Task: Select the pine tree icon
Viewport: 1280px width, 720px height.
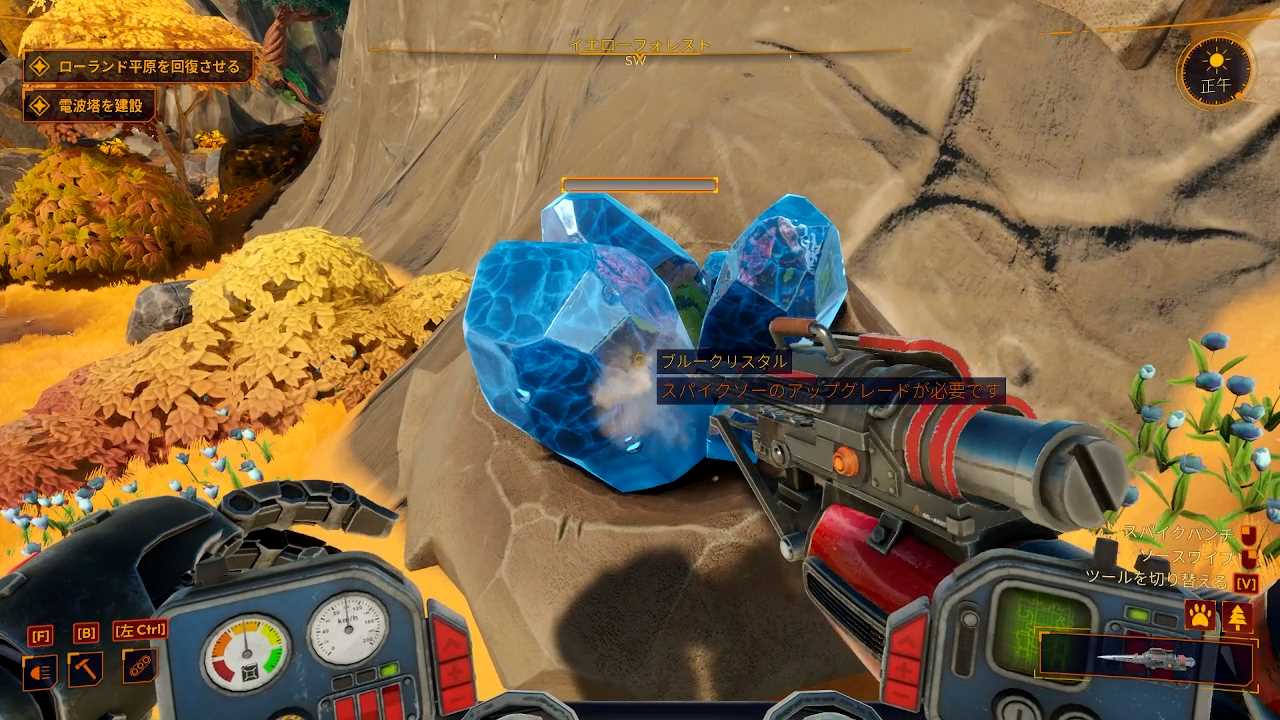Action: [x=1236, y=616]
